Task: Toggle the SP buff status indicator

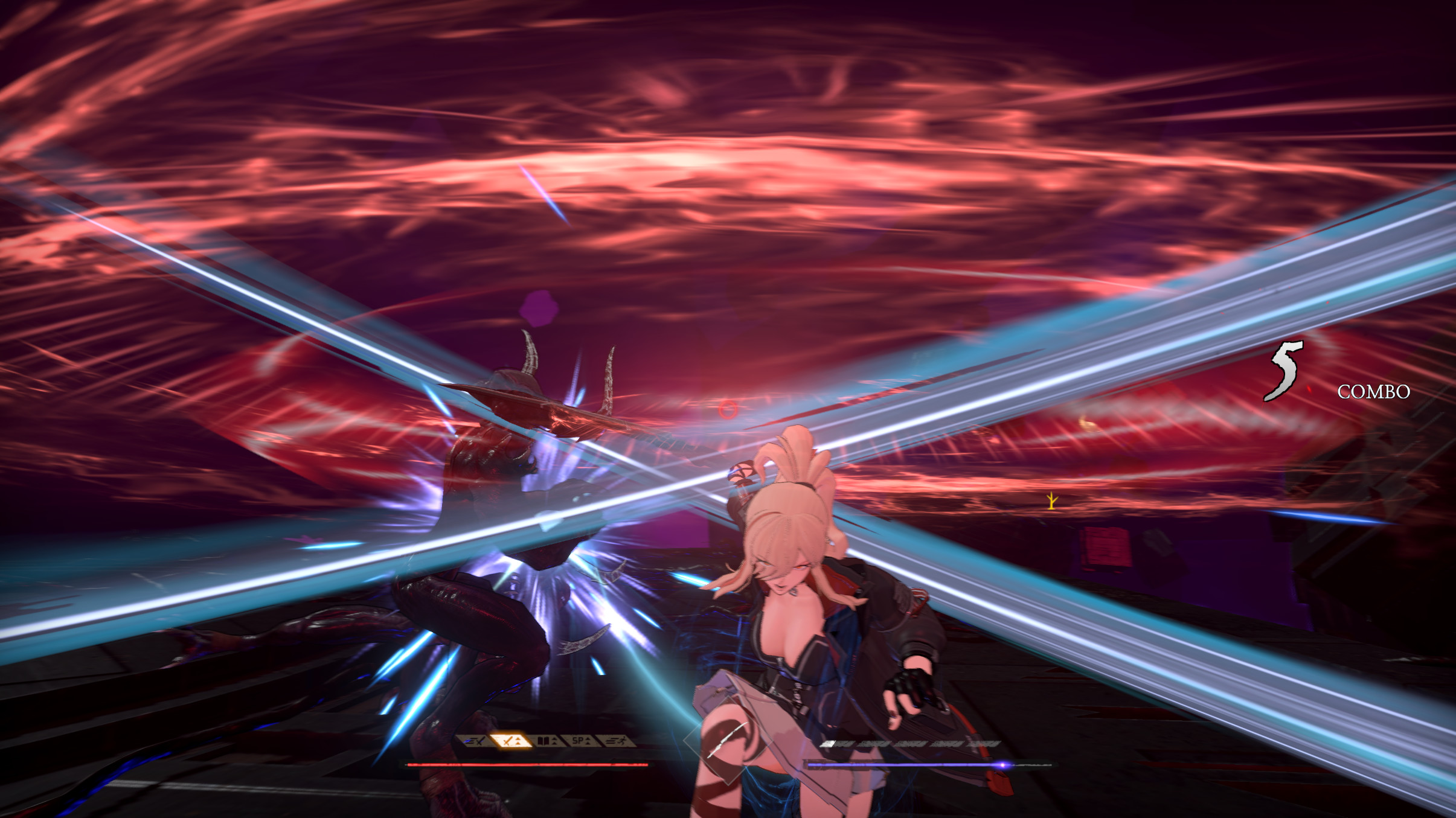Action: [x=580, y=740]
